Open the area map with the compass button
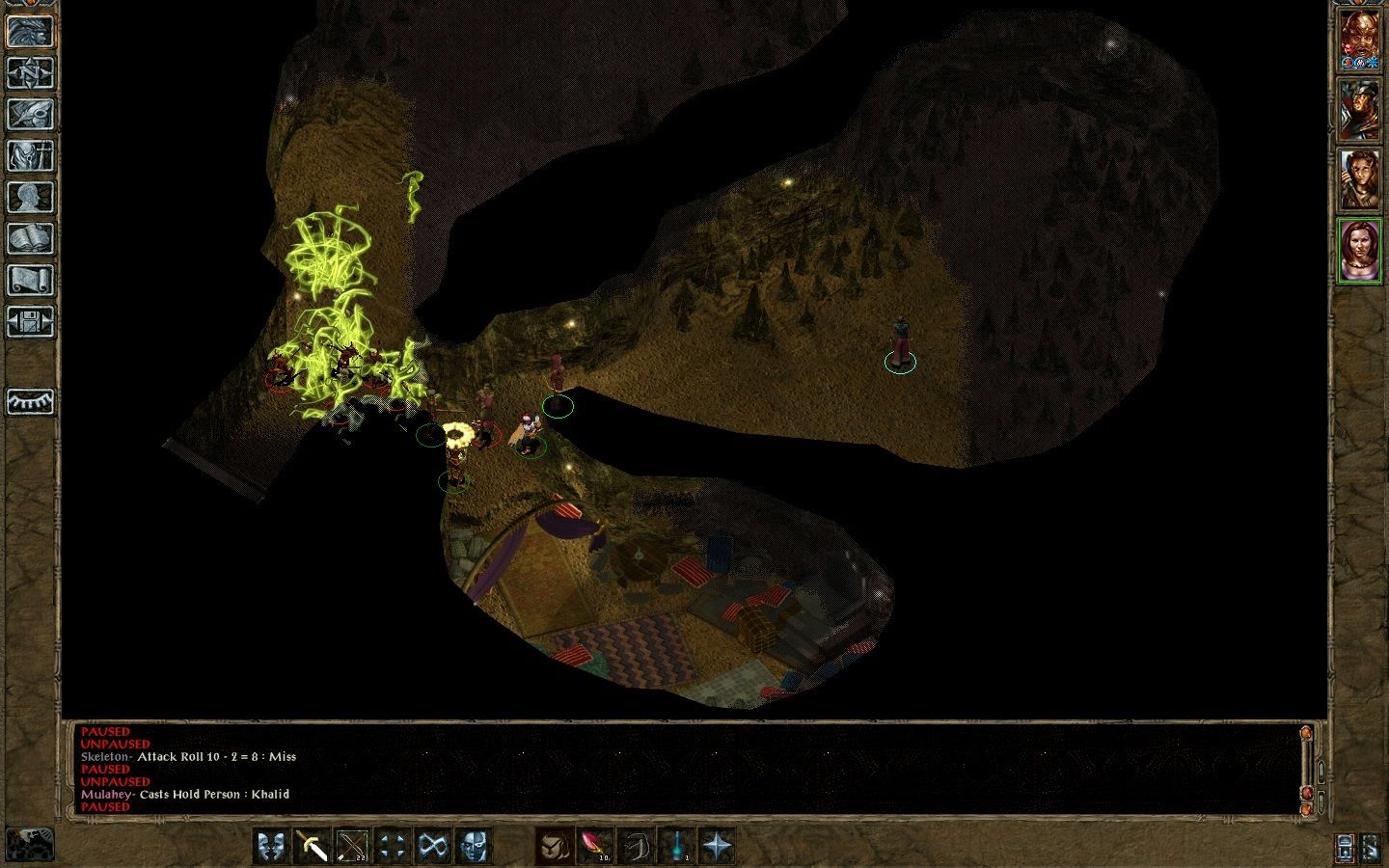This screenshot has width=1389, height=868. coord(30,72)
